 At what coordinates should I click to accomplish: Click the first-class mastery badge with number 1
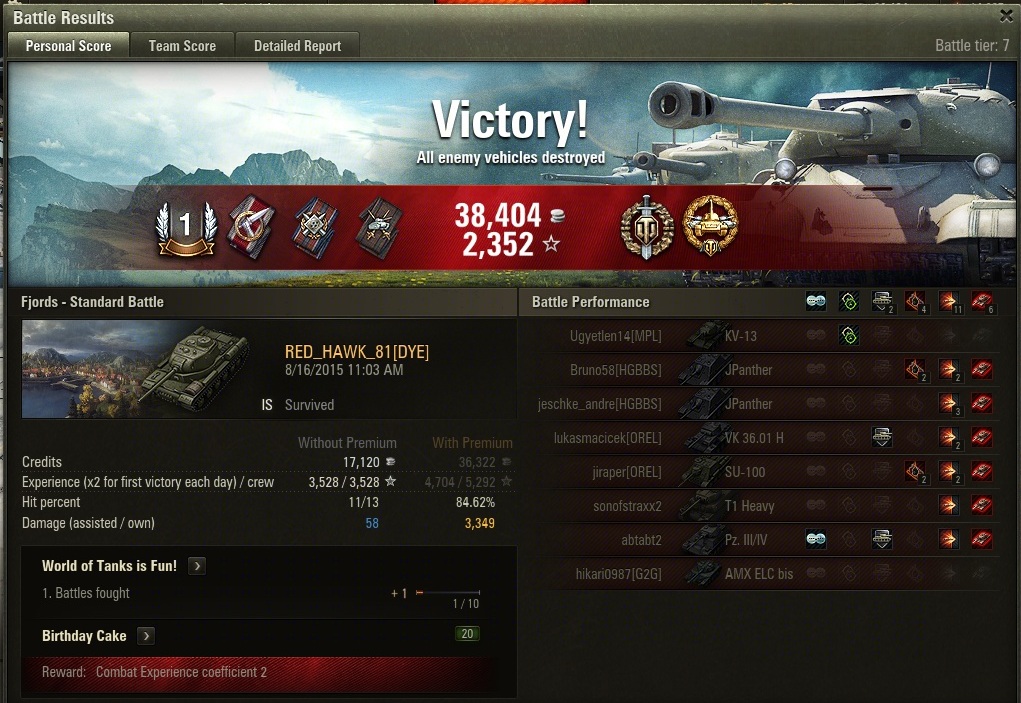tap(185, 225)
